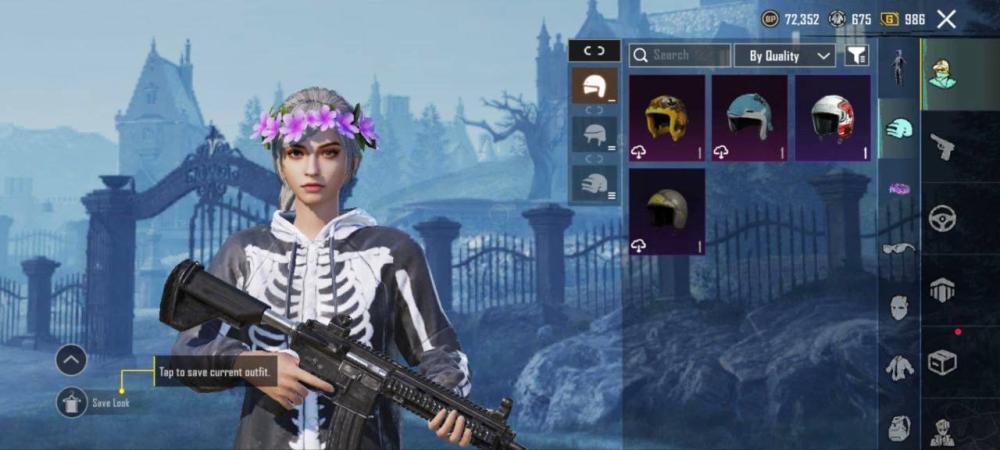This screenshot has height=450, width=1000.
Task: Open the backpack category
Action: coord(899,428)
